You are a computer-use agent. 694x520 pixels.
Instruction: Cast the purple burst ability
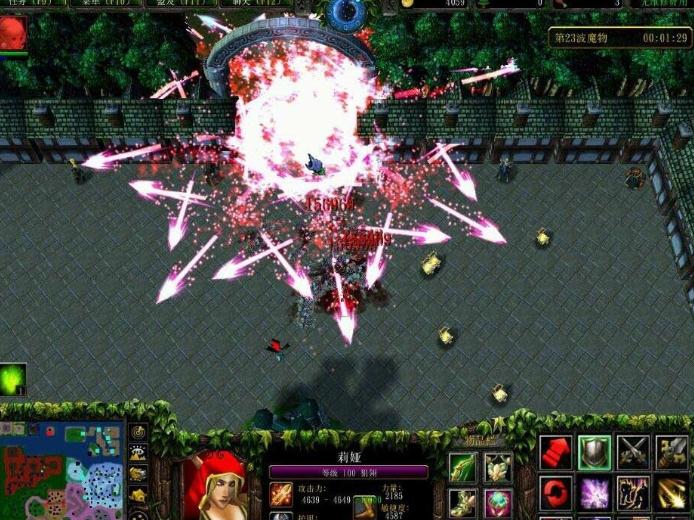click(x=594, y=493)
